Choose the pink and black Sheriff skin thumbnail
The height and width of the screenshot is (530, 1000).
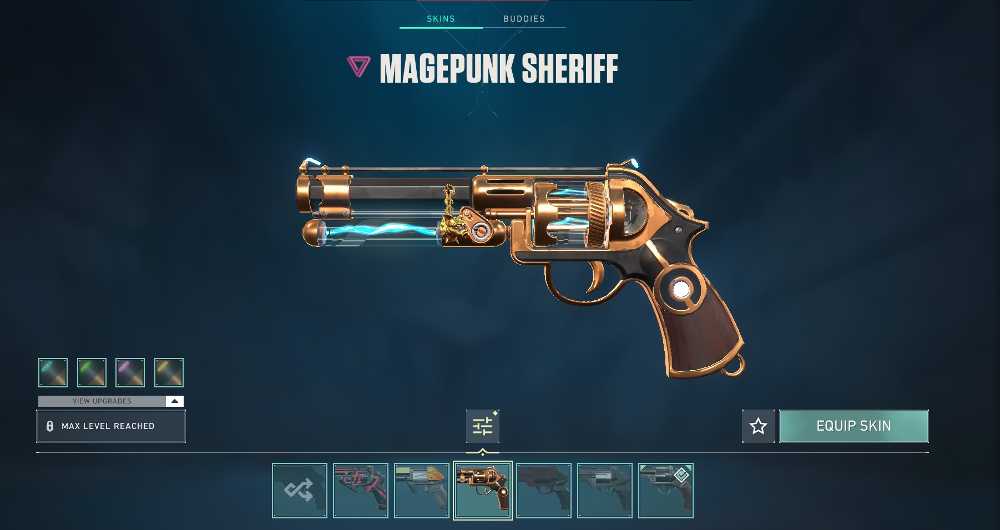coord(360,490)
